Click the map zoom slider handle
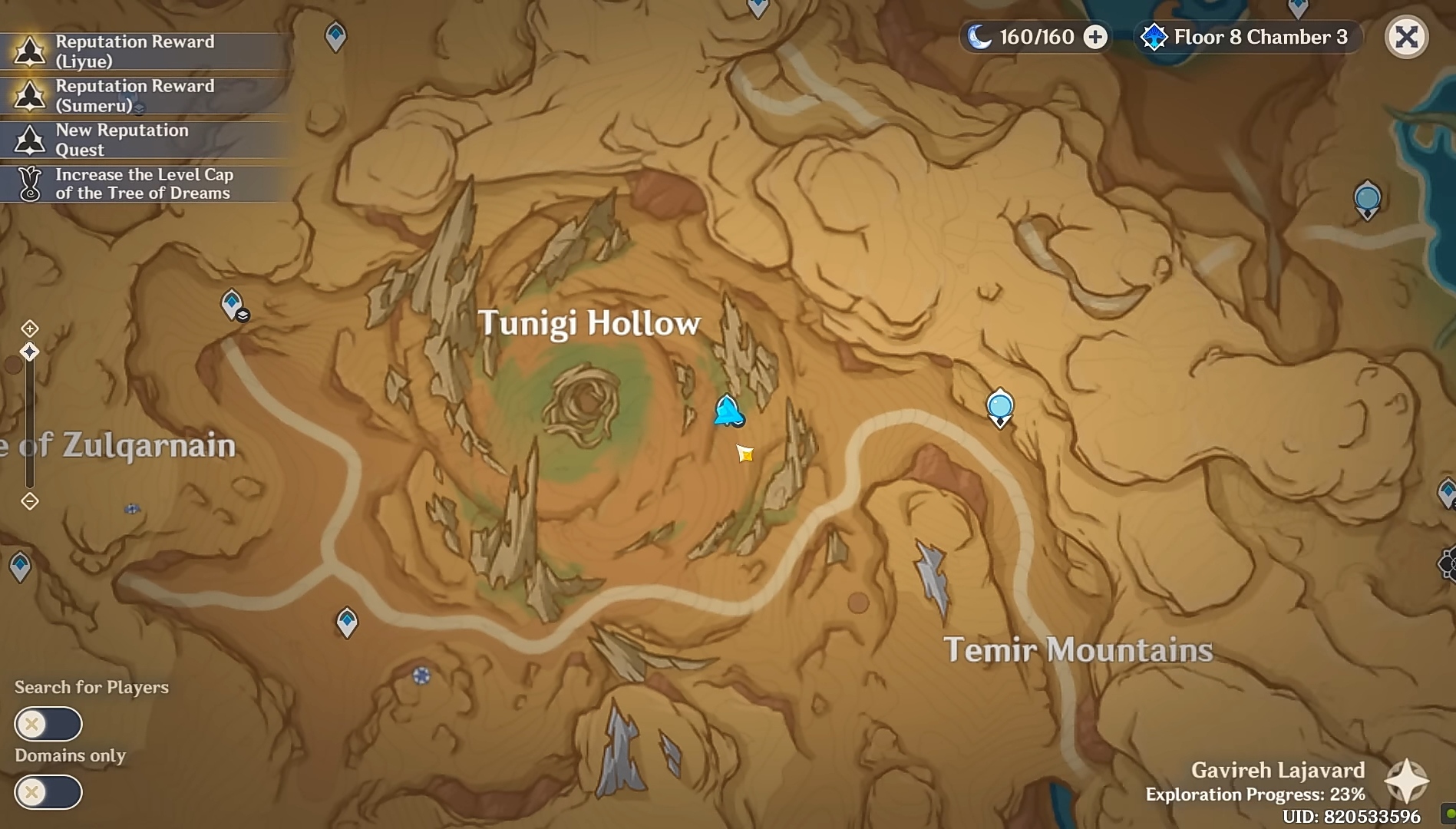 pyautogui.click(x=29, y=352)
